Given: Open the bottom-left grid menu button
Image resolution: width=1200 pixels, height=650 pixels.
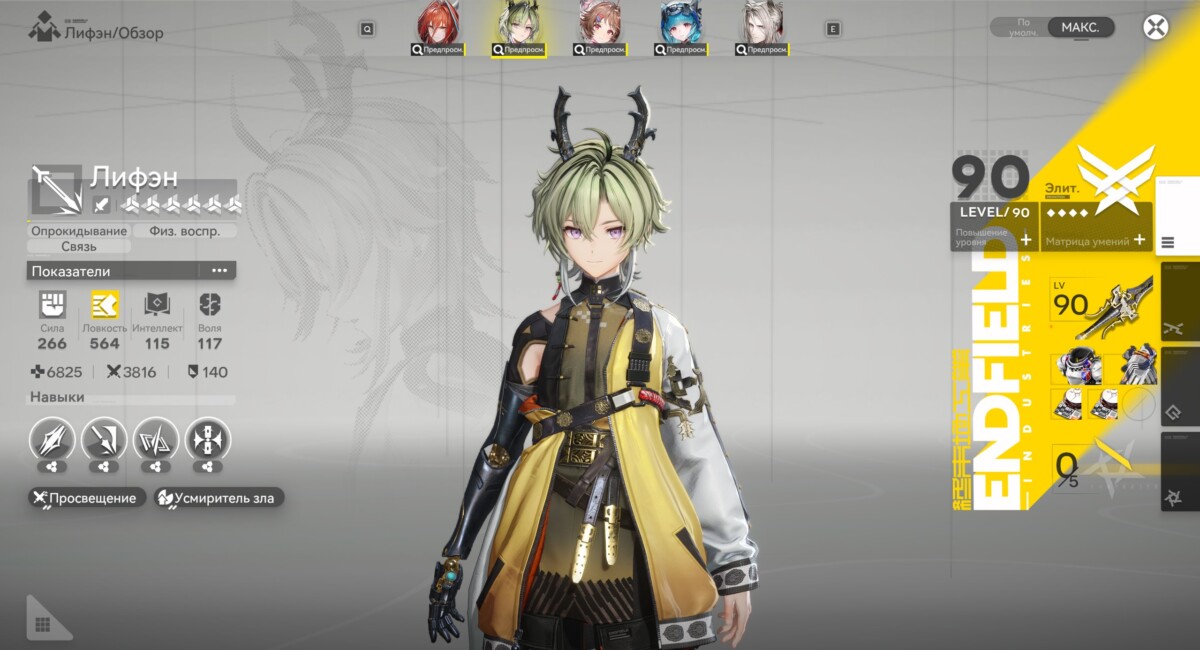Looking at the screenshot, I should pyautogui.click(x=43, y=624).
